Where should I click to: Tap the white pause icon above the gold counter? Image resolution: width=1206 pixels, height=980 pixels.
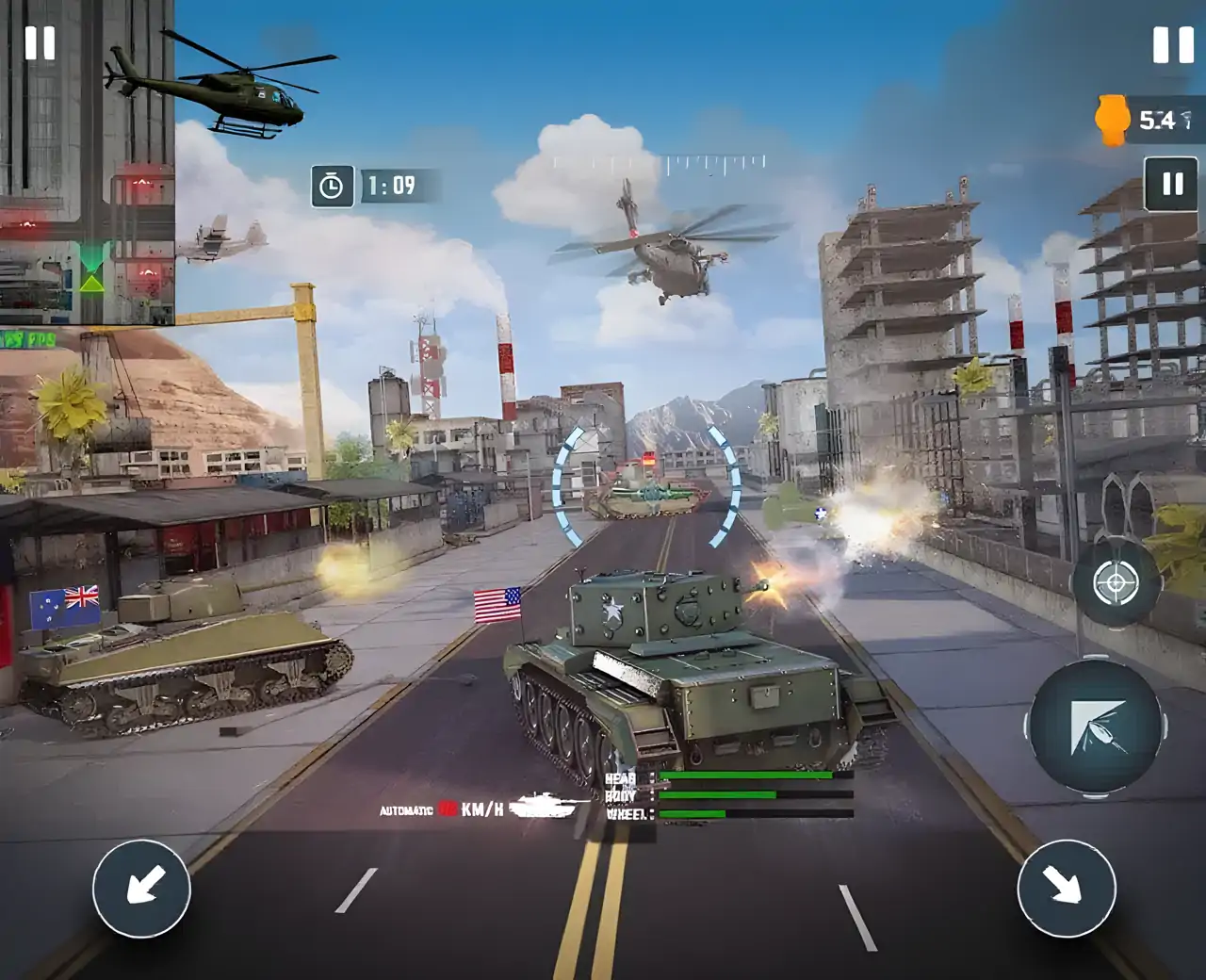(1173, 44)
